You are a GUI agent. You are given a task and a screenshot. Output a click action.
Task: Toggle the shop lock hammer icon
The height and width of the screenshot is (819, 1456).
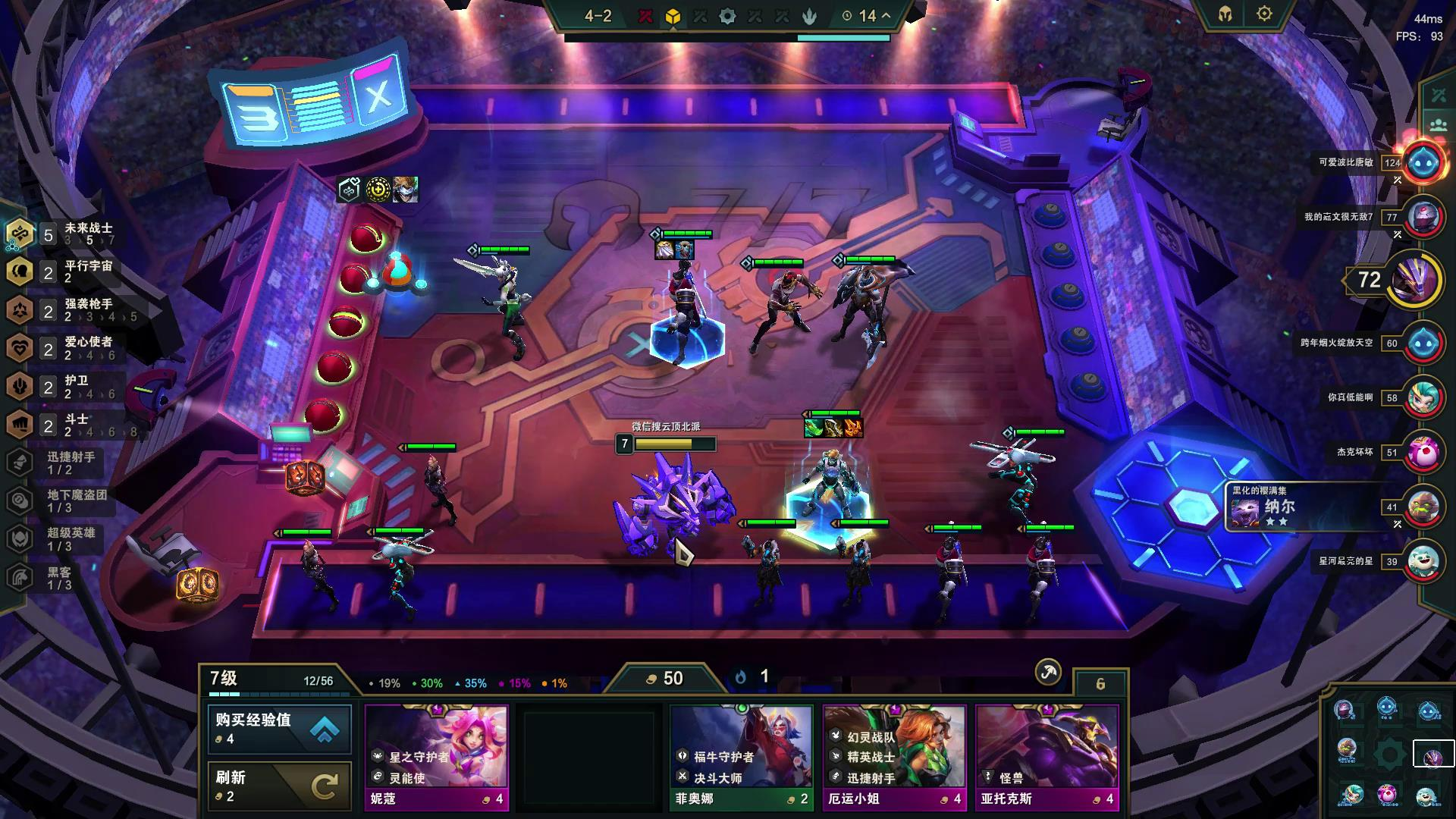click(1048, 672)
